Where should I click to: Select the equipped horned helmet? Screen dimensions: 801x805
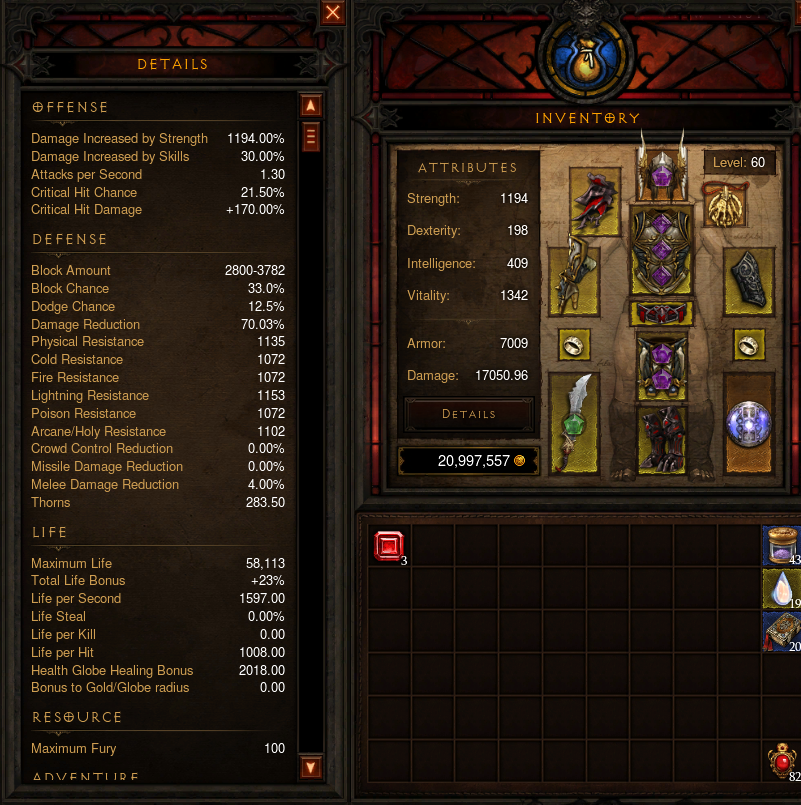pyautogui.click(x=659, y=172)
